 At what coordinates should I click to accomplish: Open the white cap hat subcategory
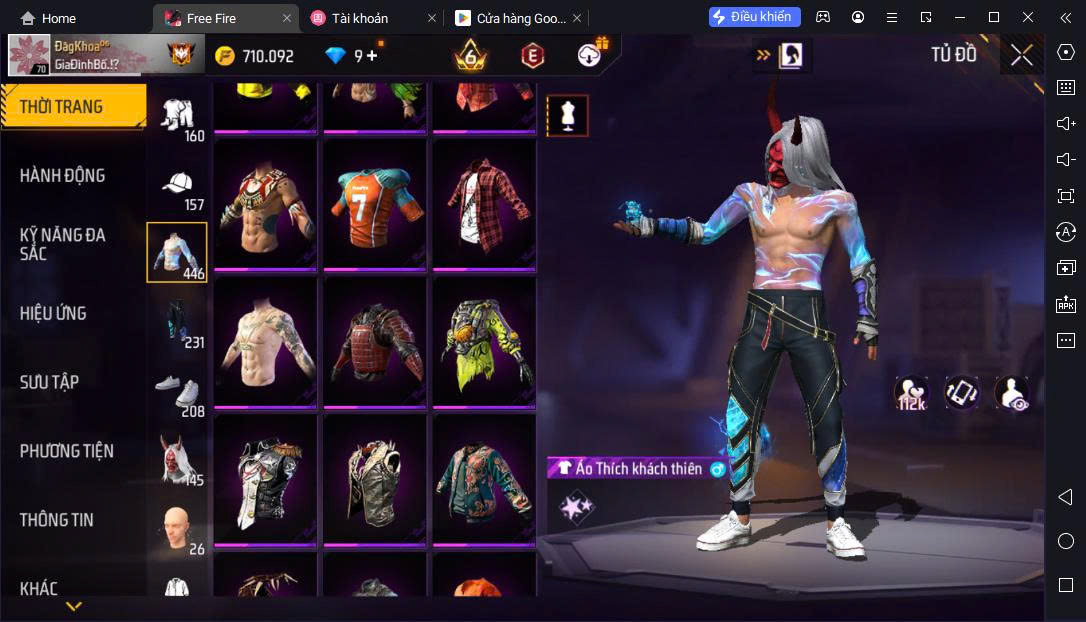tap(177, 186)
